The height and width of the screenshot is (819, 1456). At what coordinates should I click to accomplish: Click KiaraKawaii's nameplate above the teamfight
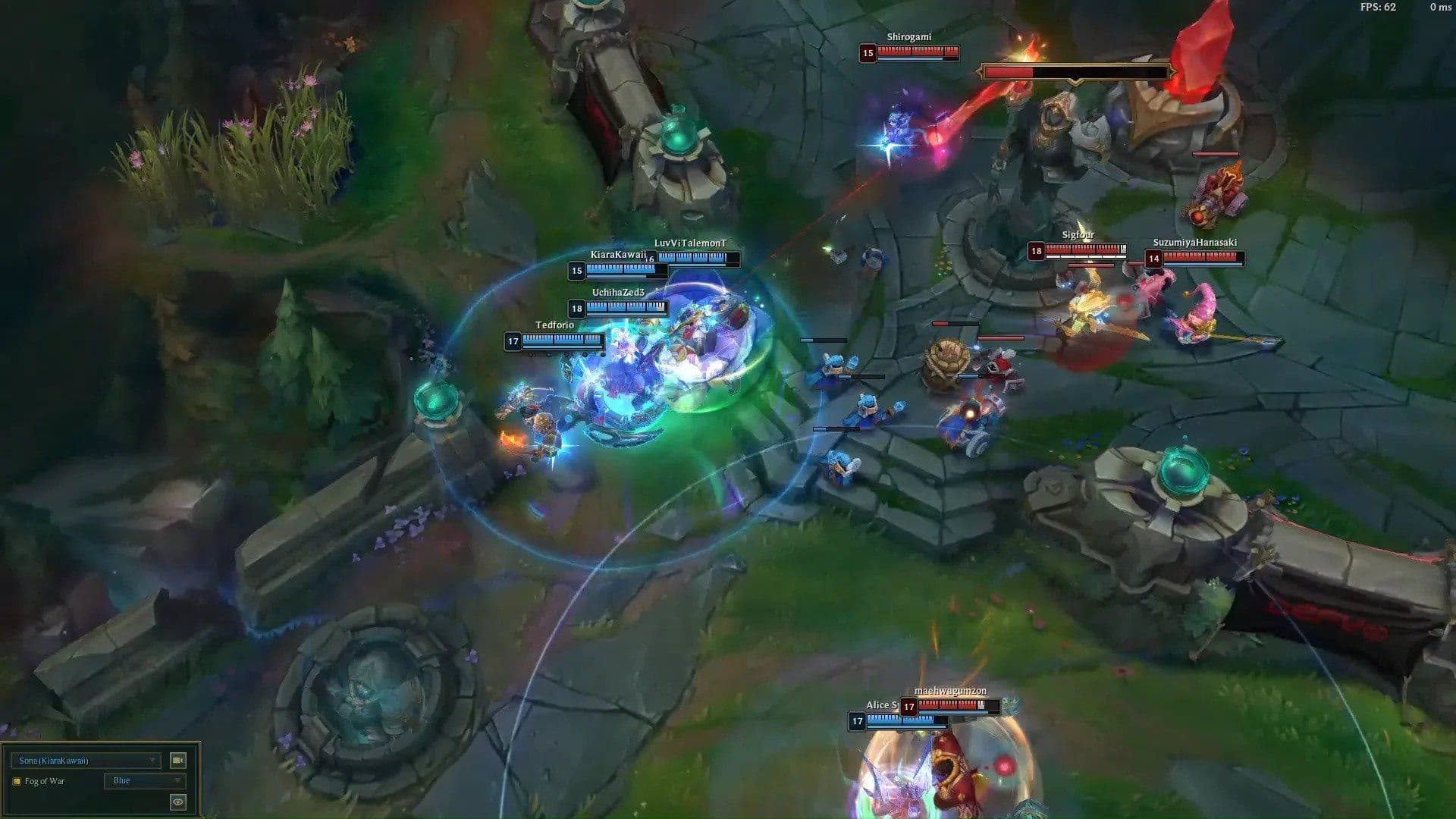(x=611, y=255)
